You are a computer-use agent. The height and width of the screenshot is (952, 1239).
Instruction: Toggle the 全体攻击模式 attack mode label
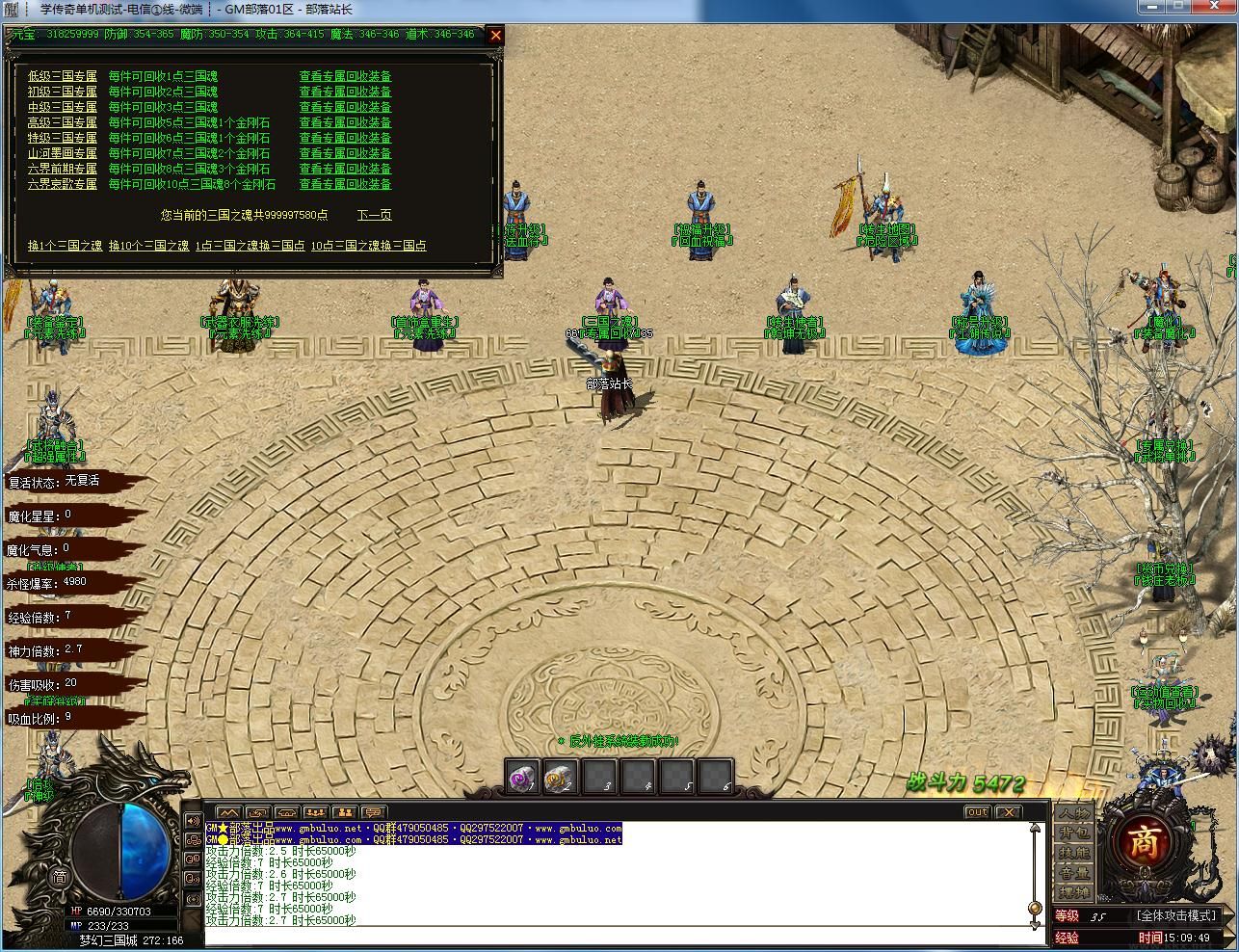1176,915
